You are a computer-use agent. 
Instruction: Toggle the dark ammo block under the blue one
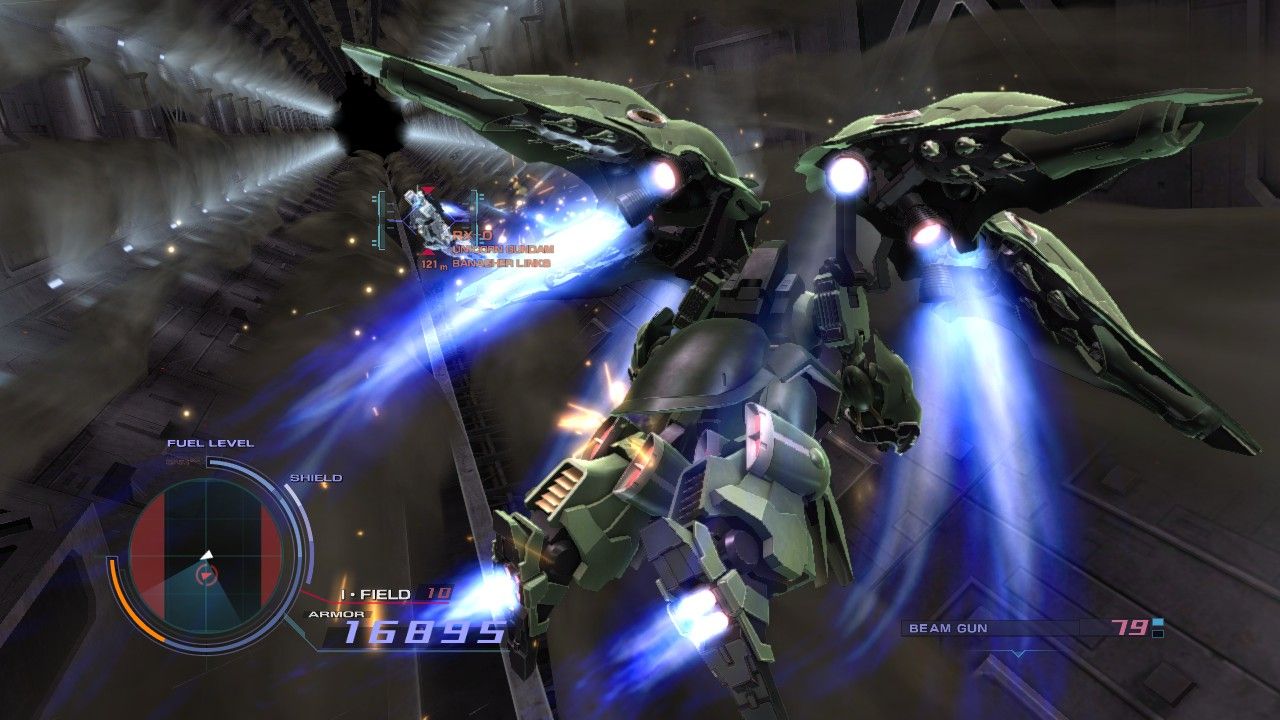click(x=1157, y=634)
